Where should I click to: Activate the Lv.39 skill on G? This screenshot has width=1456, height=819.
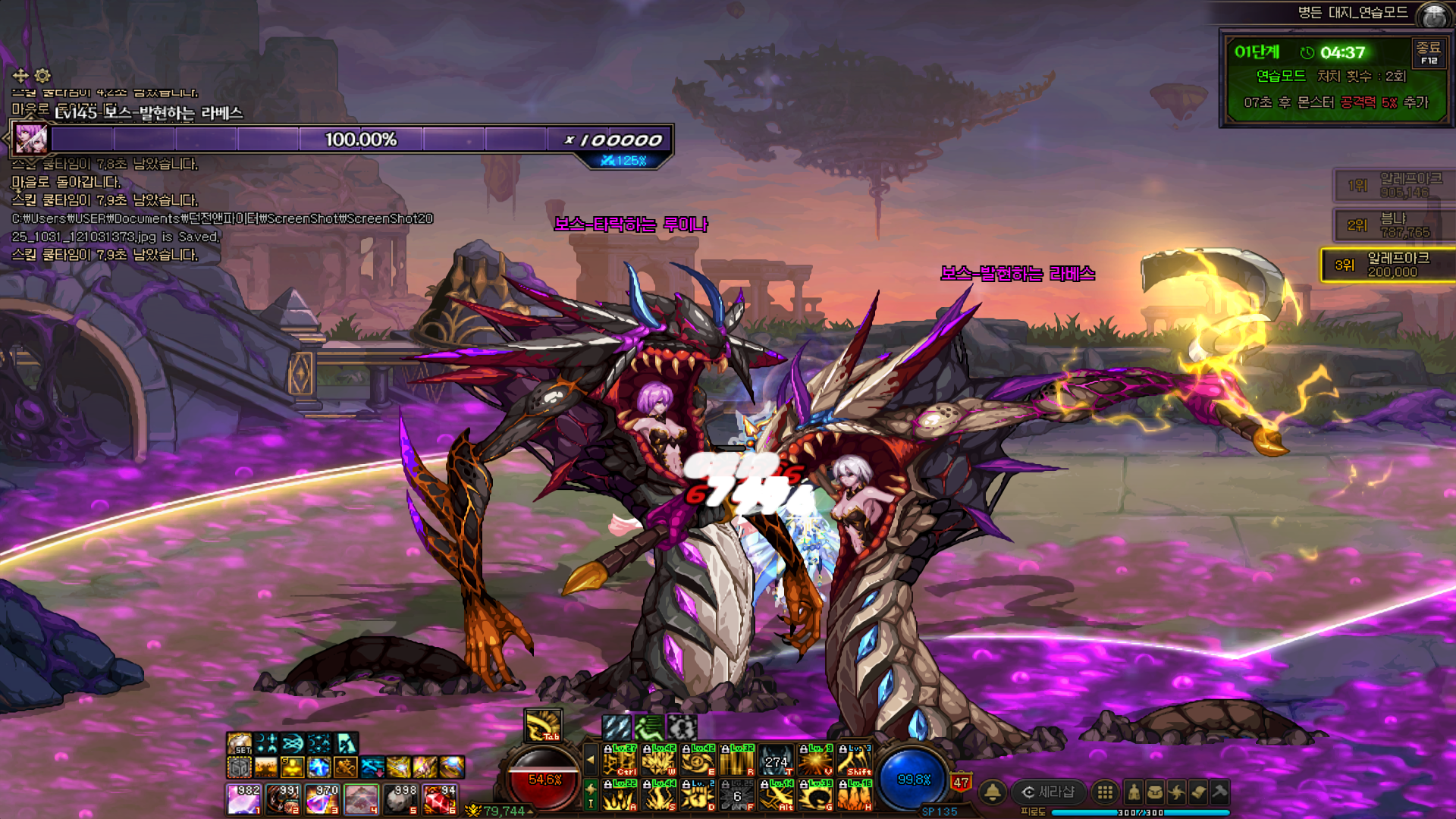point(816,795)
